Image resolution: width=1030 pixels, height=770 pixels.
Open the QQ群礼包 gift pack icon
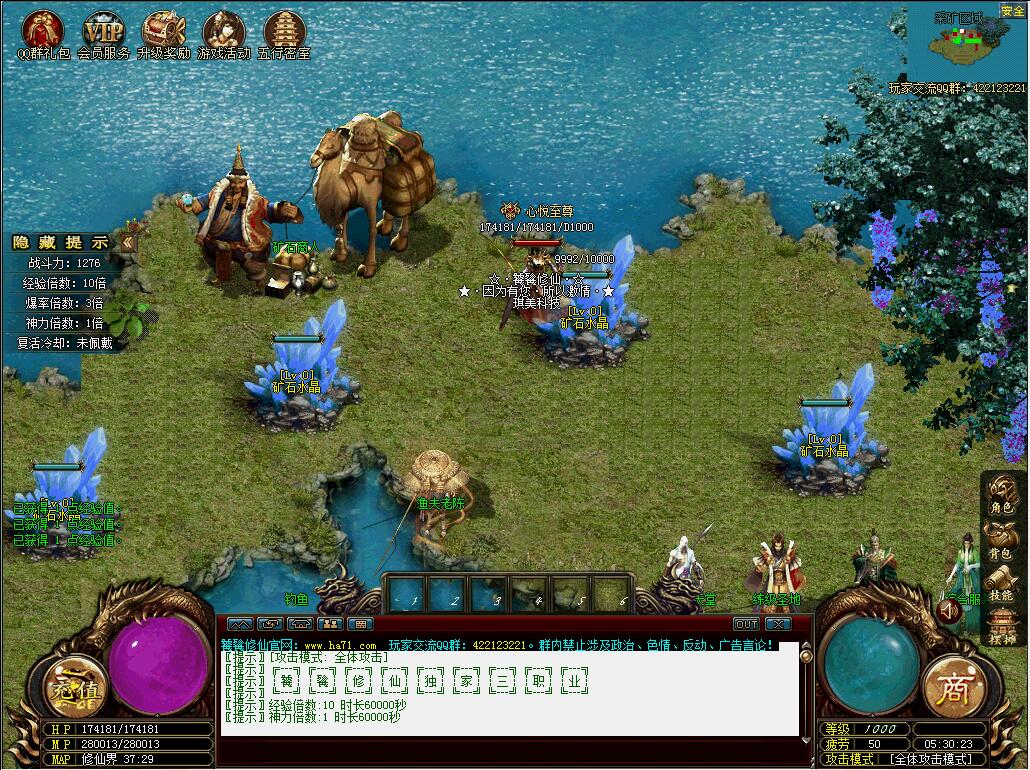tap(43, 31)
